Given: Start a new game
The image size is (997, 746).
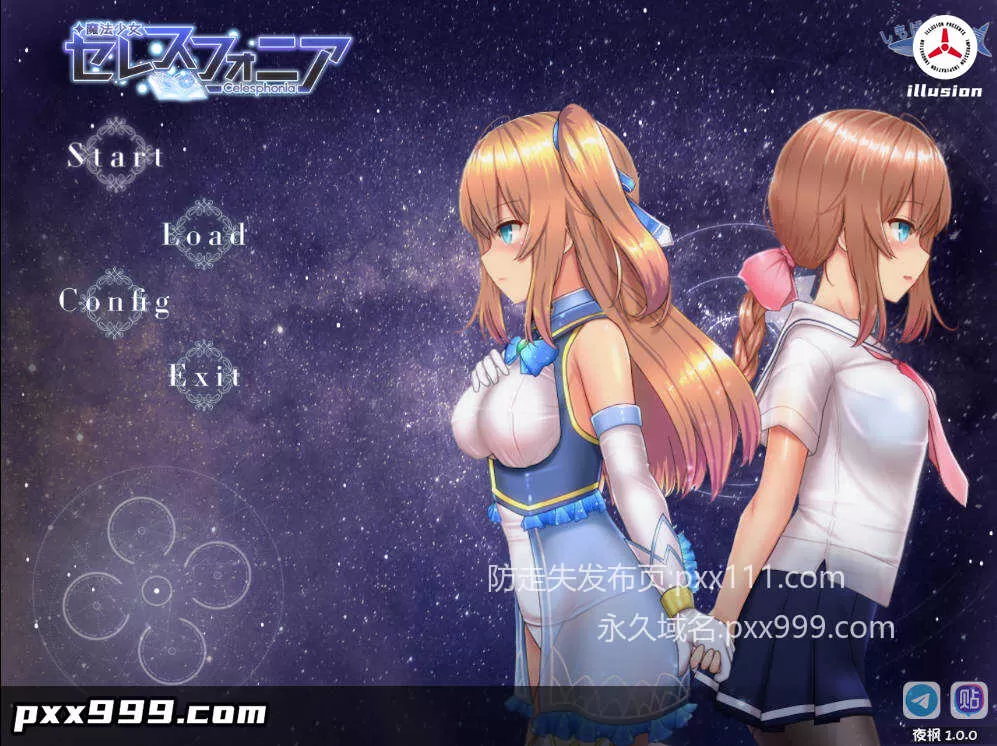Looking at the screenshot, I should tap(115, 156).
